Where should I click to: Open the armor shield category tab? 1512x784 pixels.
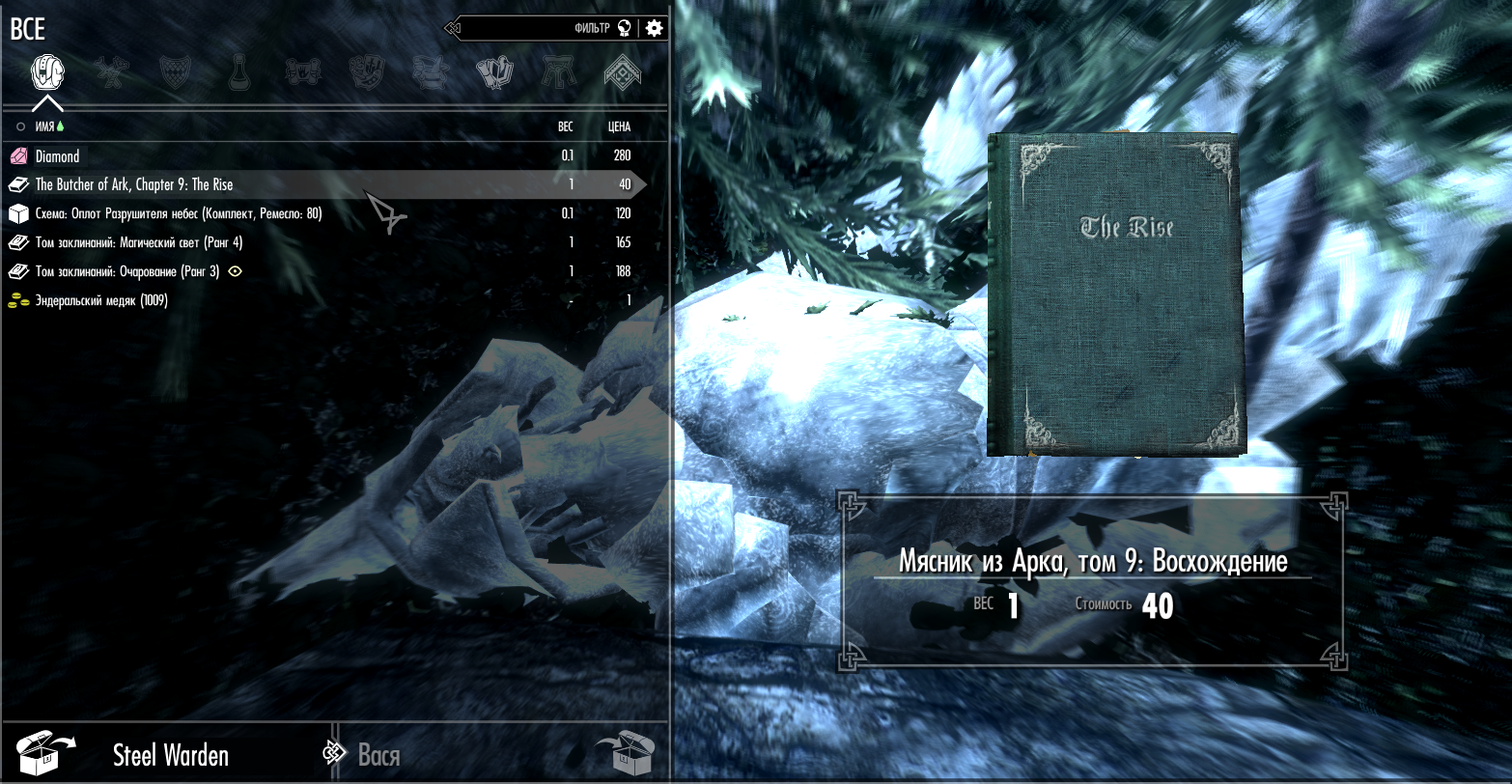pos(176,71)
